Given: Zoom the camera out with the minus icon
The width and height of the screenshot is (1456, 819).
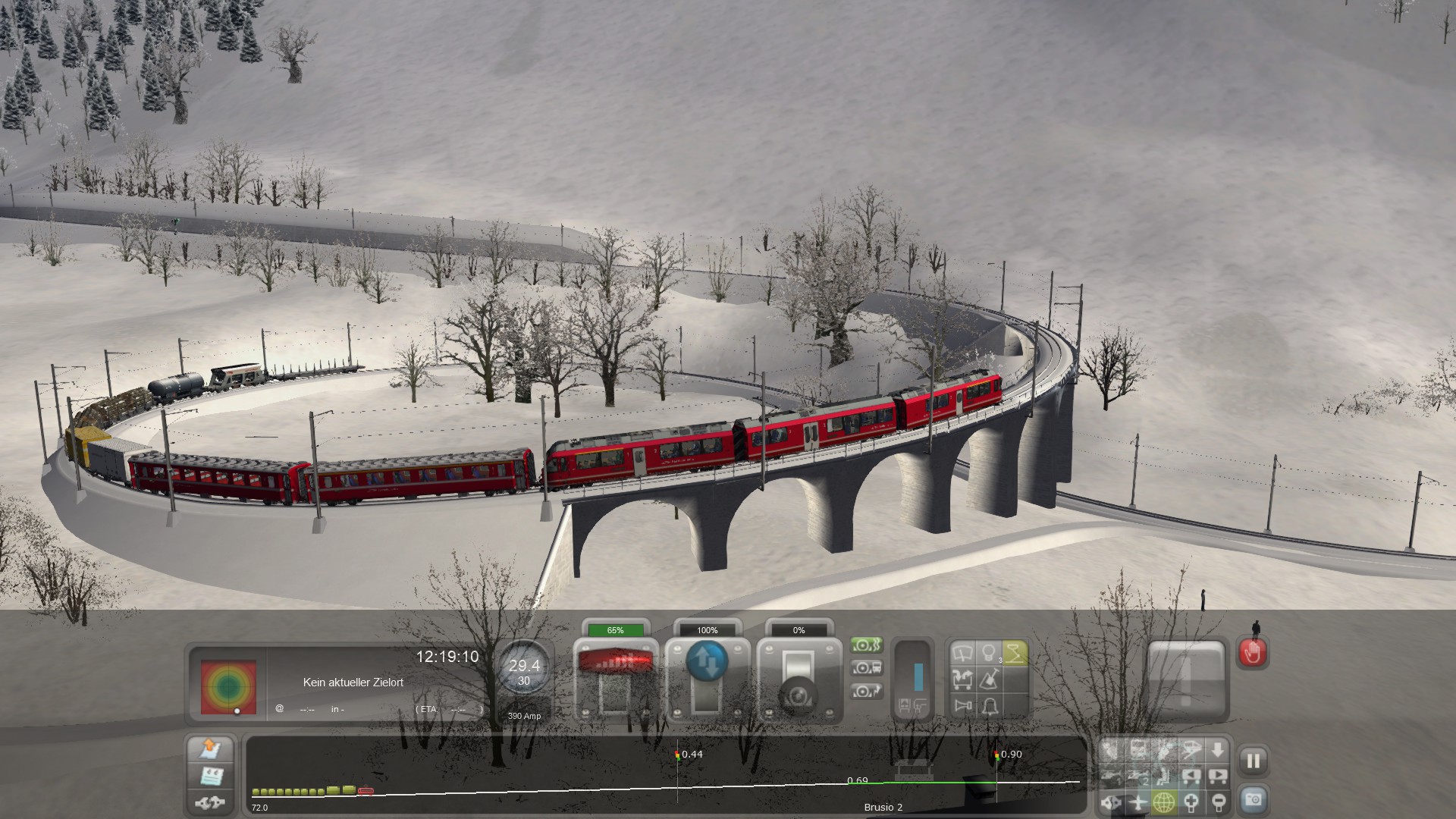Looking at the screenshot, I should [1217, 802].
